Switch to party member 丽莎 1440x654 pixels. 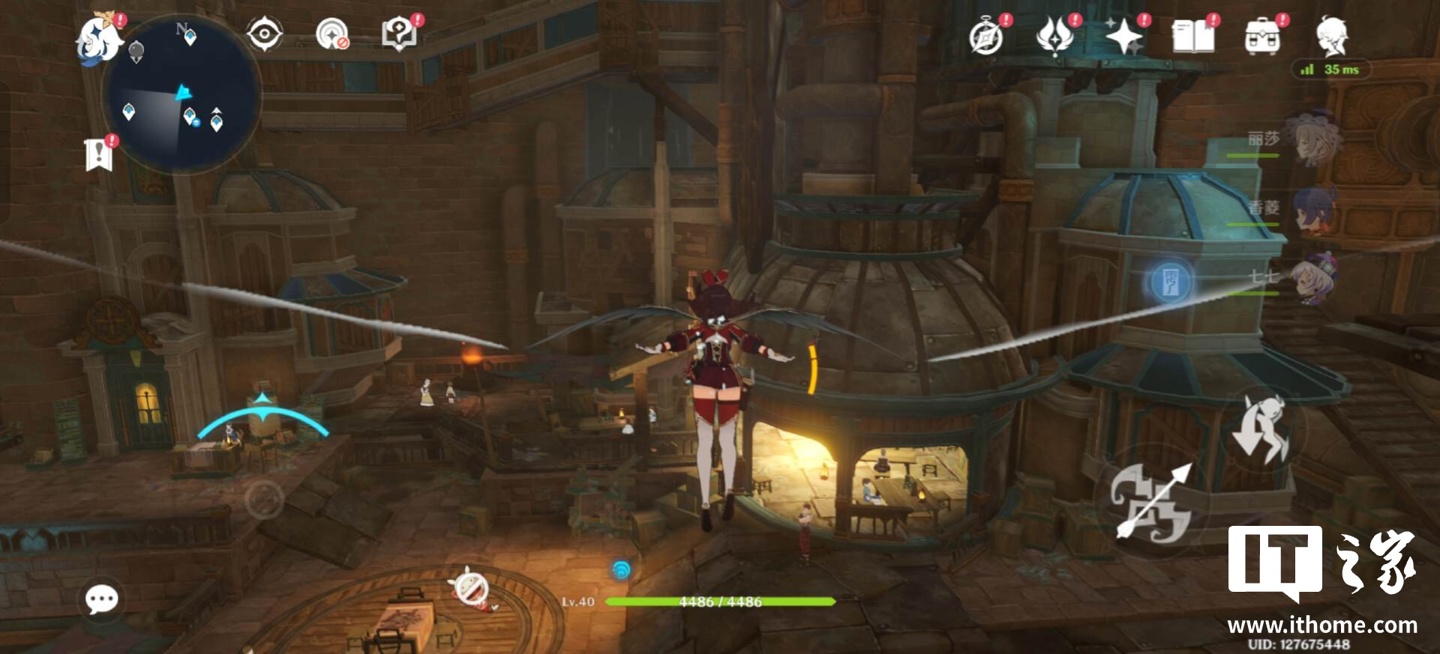coord(1312,138)
